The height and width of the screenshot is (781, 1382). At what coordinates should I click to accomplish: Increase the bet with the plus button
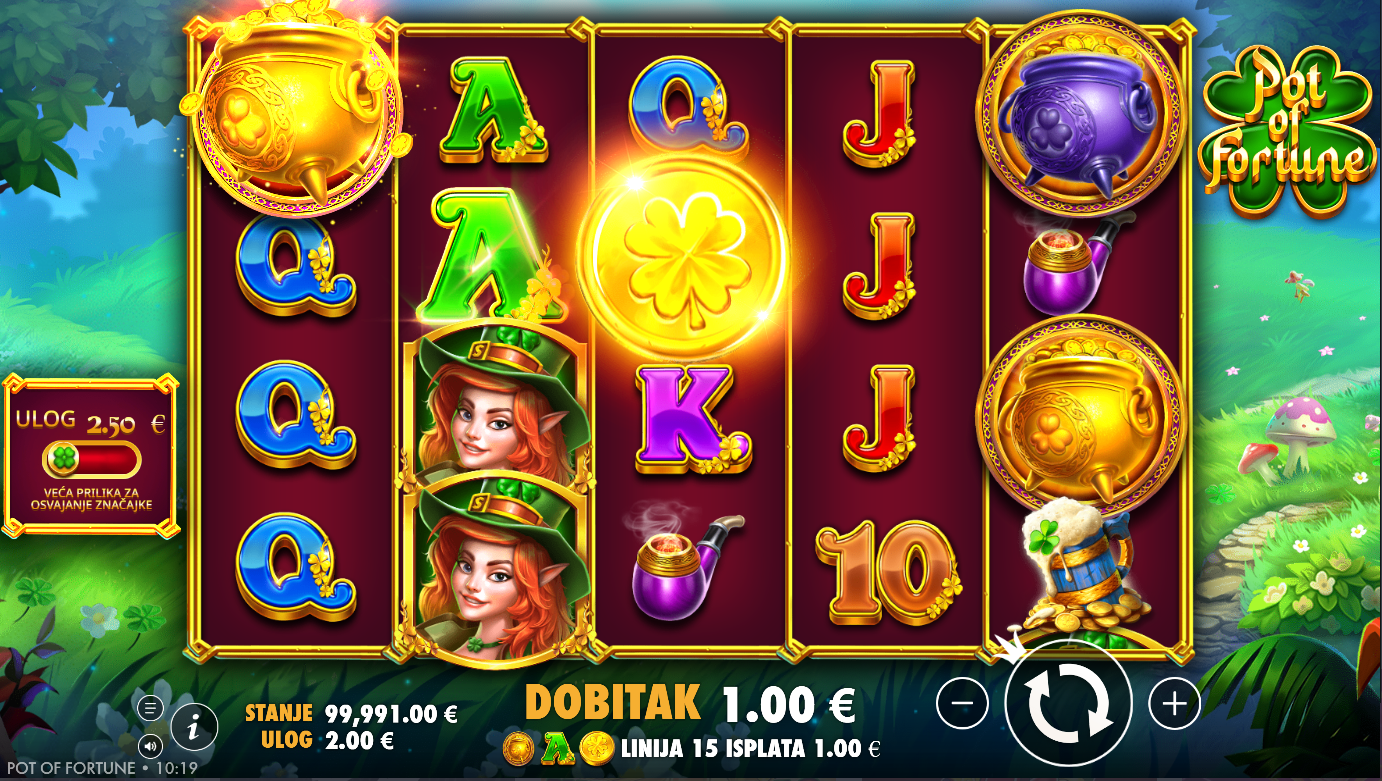(1174, 704)
